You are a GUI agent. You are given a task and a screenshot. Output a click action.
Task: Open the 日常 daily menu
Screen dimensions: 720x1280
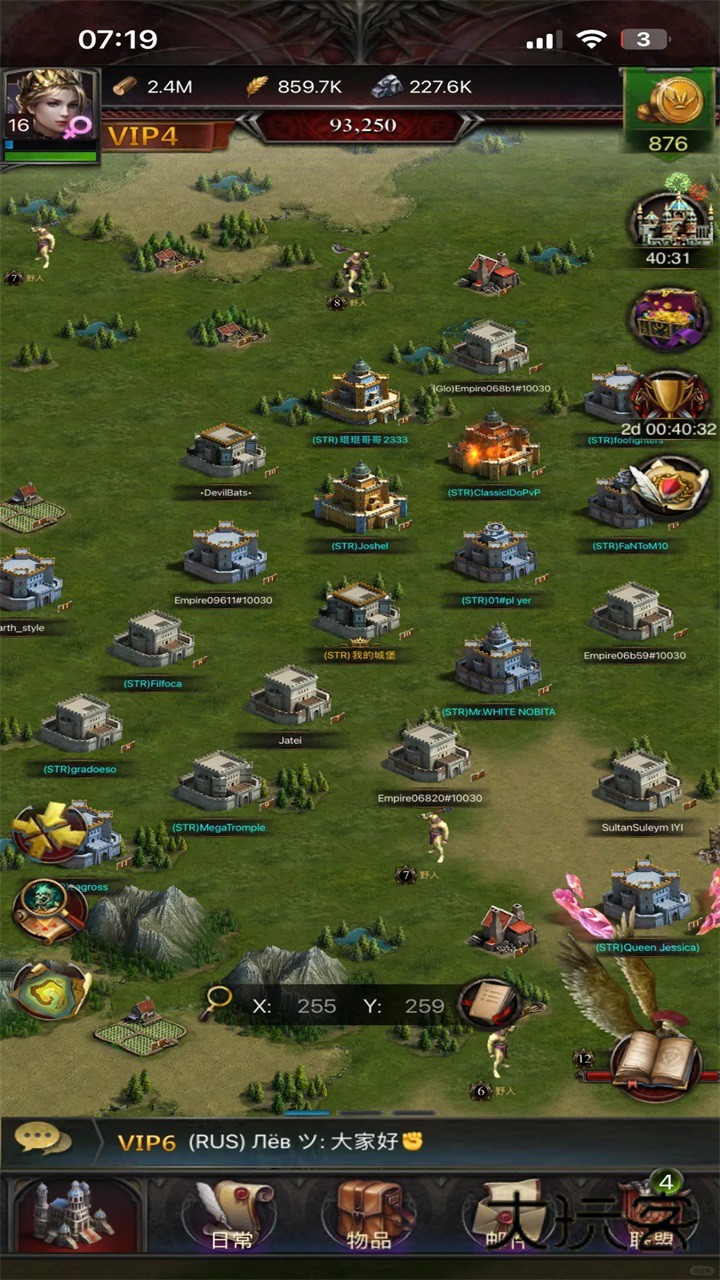[231, 1216]
